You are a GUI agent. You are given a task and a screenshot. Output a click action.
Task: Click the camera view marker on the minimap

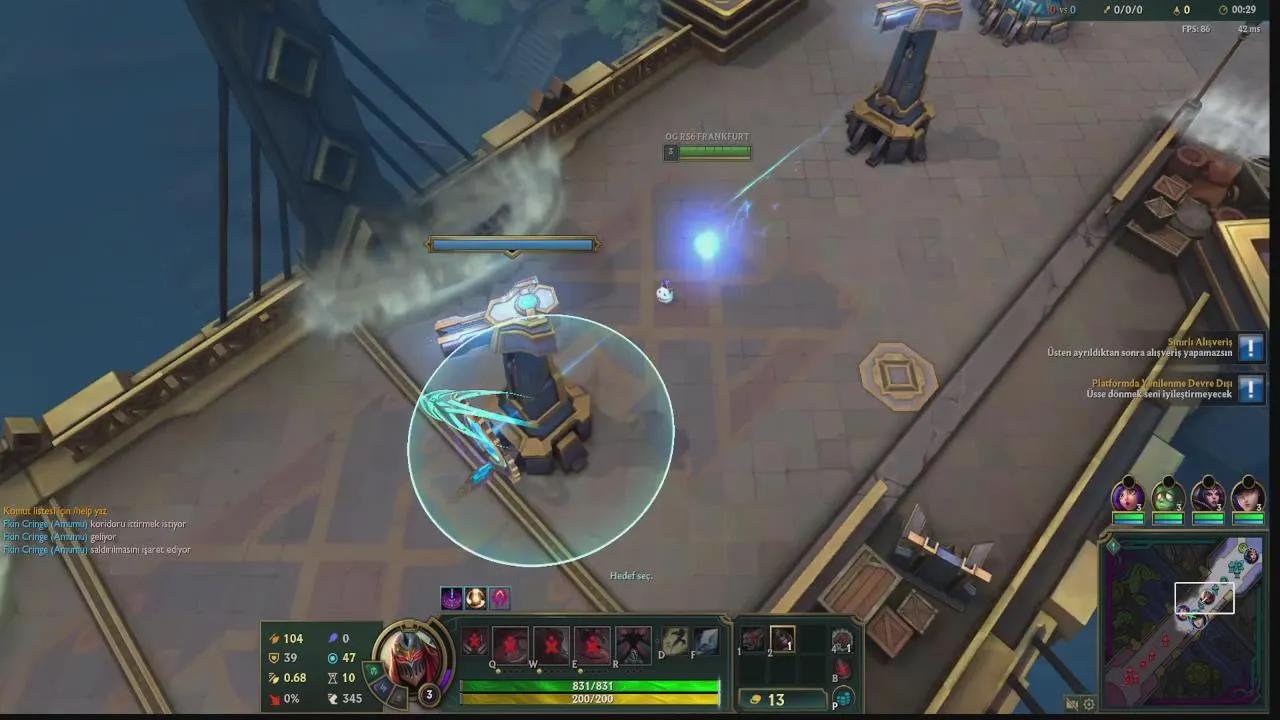click(1205, 598)
